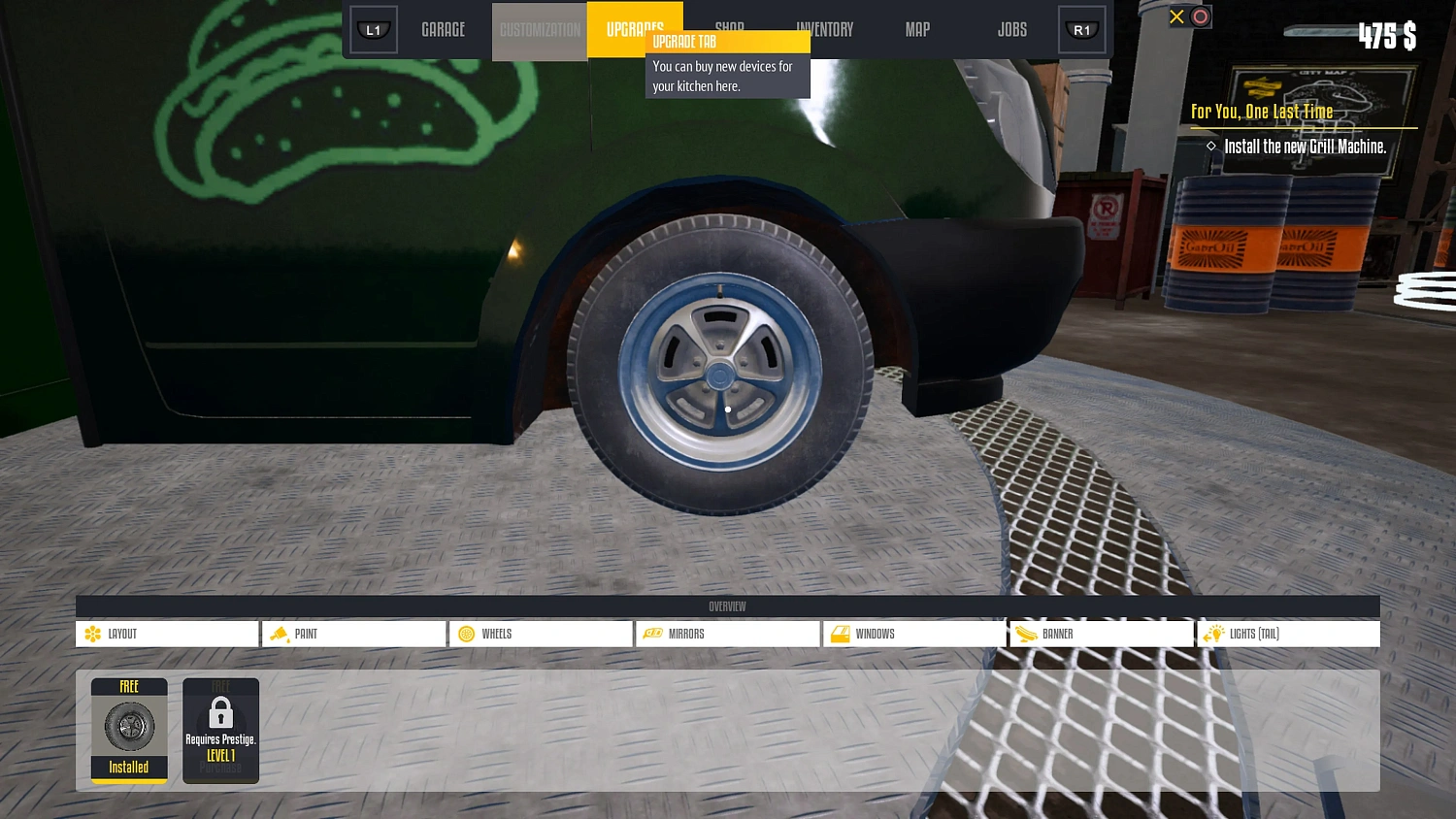Screen dimensions: 1456x819
Task: Switch to the Inventory tab
Action: (825, 29)
